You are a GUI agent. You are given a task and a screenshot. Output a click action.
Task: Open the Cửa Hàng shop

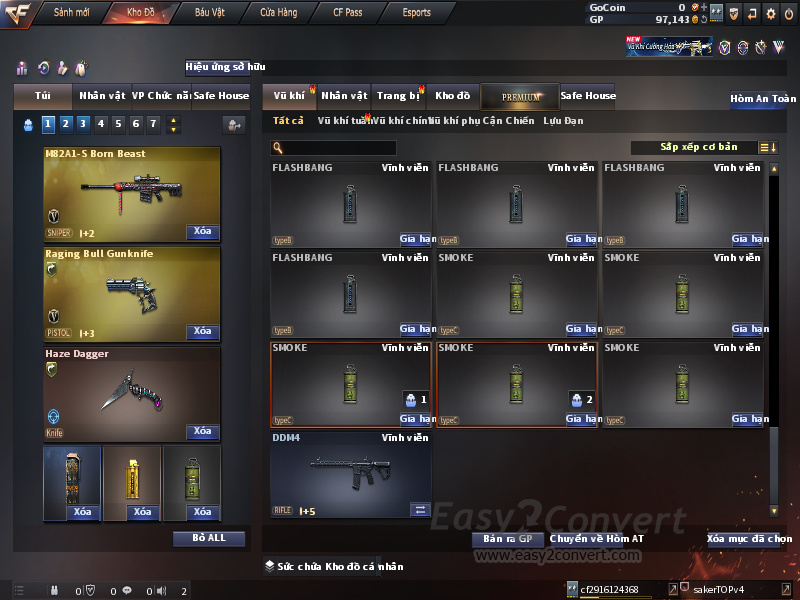(x=278, y=13)
